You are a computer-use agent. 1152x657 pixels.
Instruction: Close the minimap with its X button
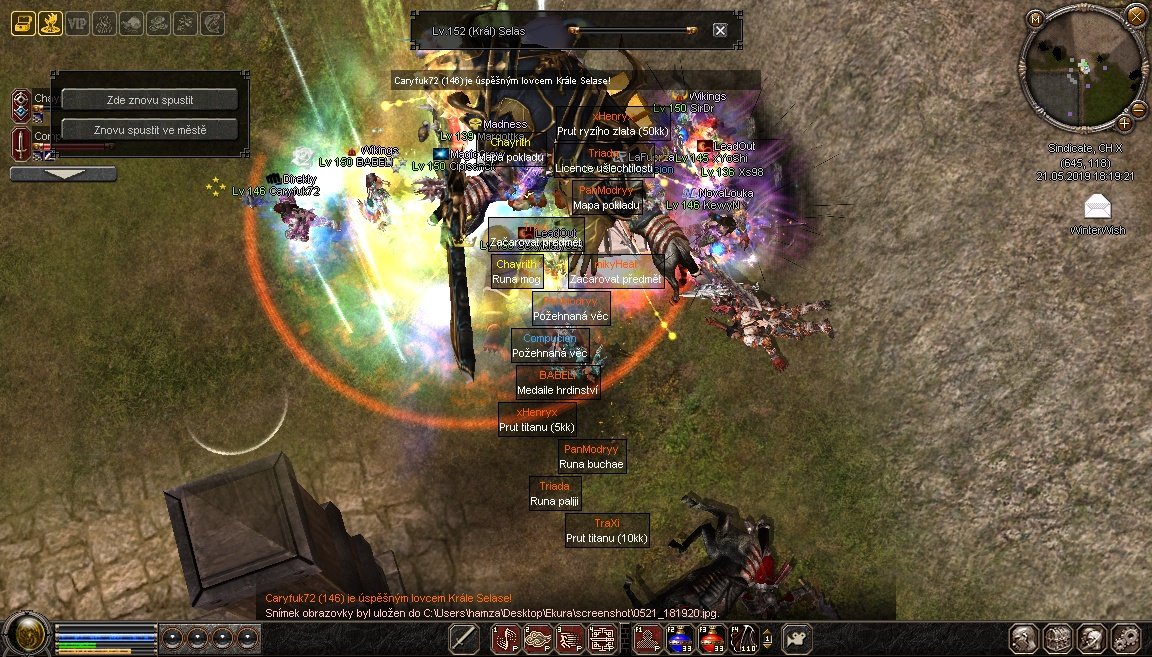pos(1136,15)
